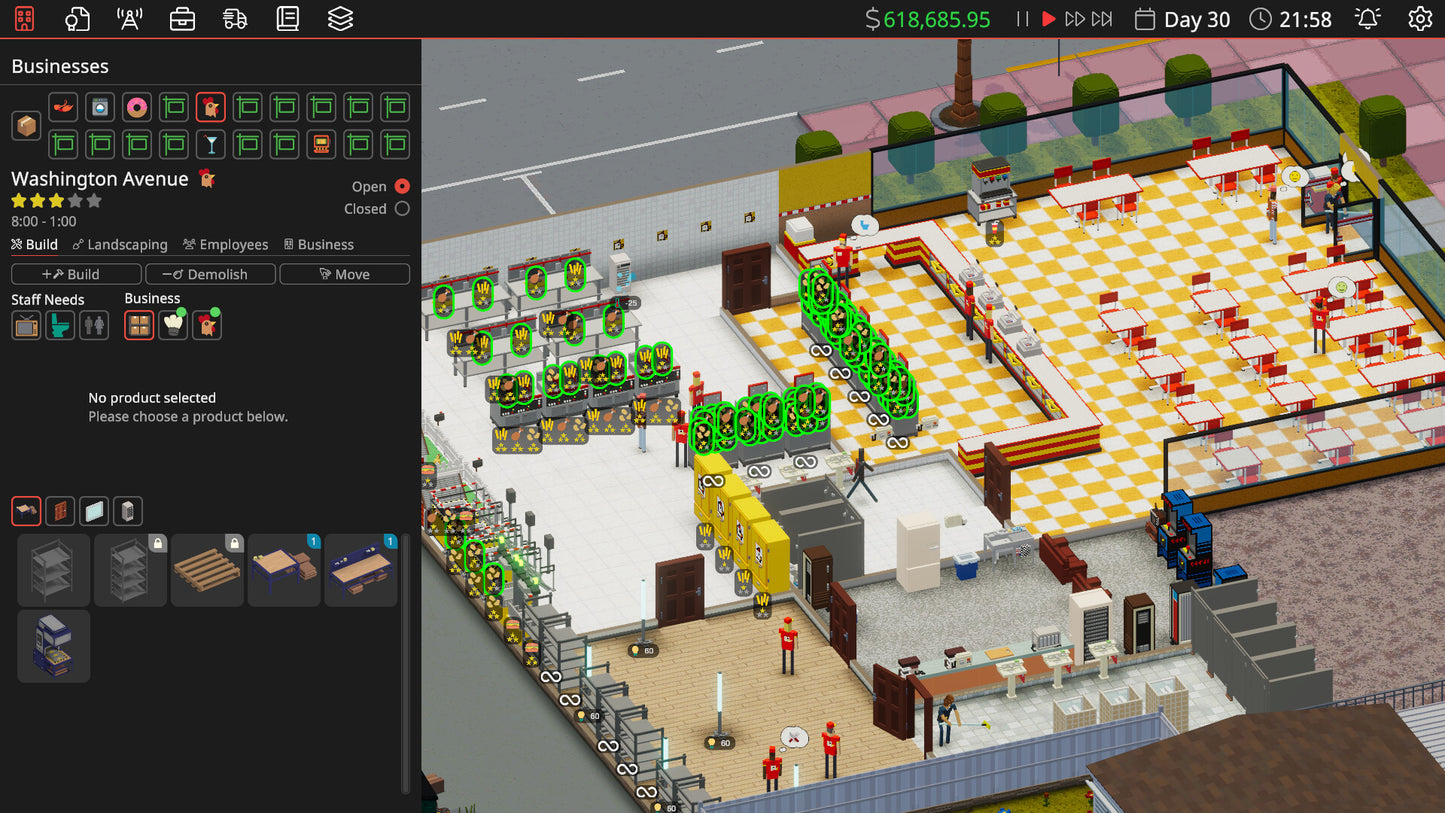Choose the toilet staff needs category
Screen dimensions: 1445x813
tap(60, 325)
